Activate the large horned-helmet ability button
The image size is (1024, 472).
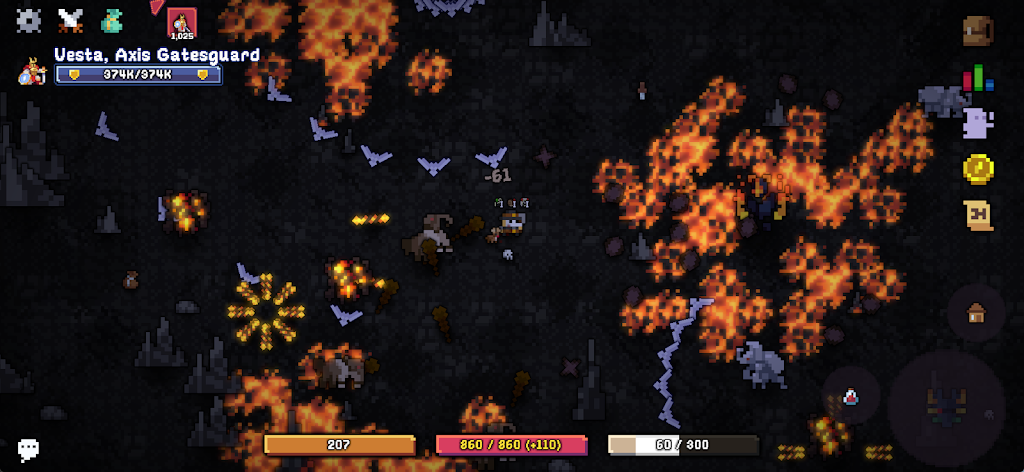(x=945, y=405)
